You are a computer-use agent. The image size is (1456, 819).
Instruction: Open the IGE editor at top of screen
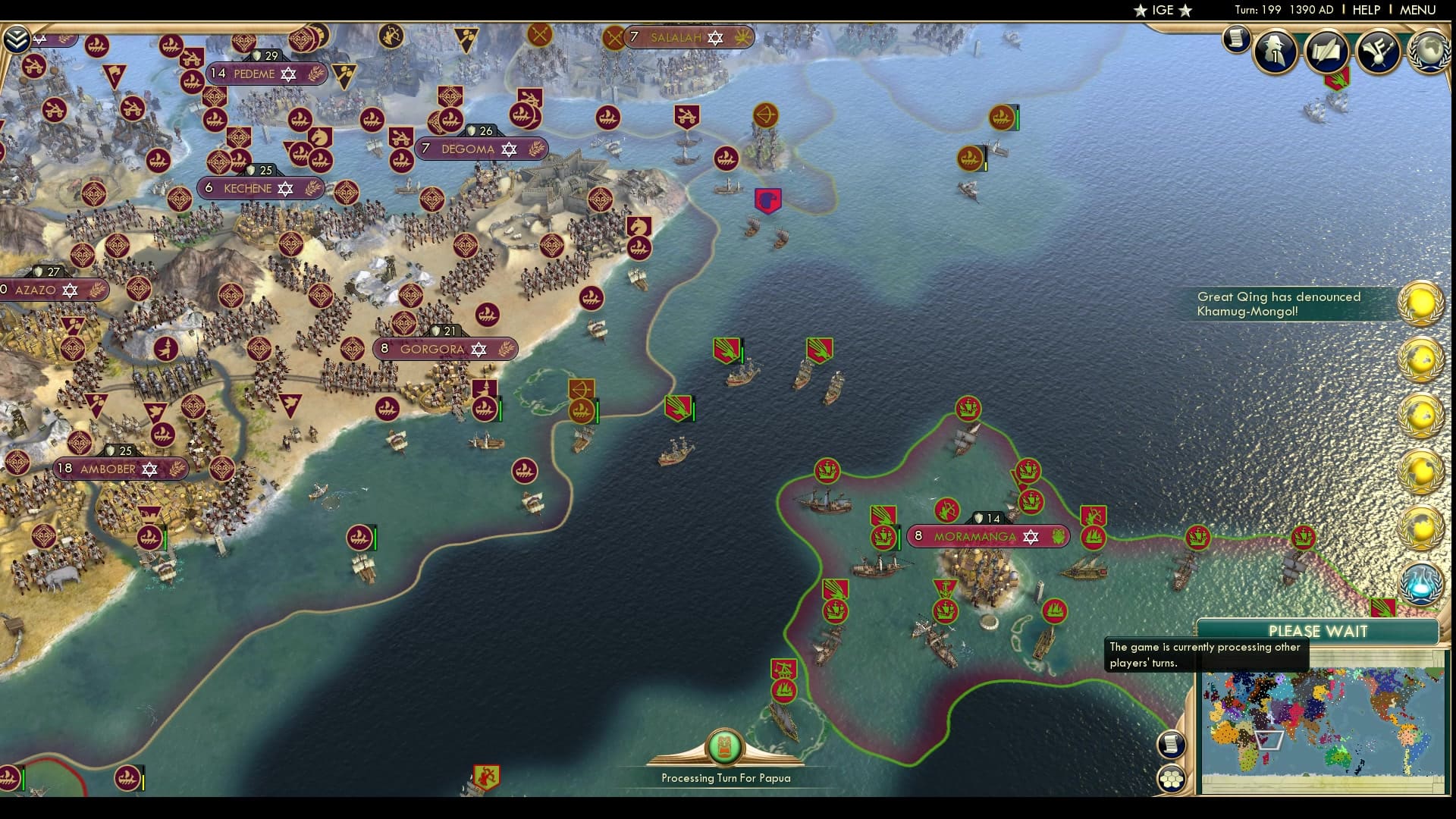point(1165,10)
